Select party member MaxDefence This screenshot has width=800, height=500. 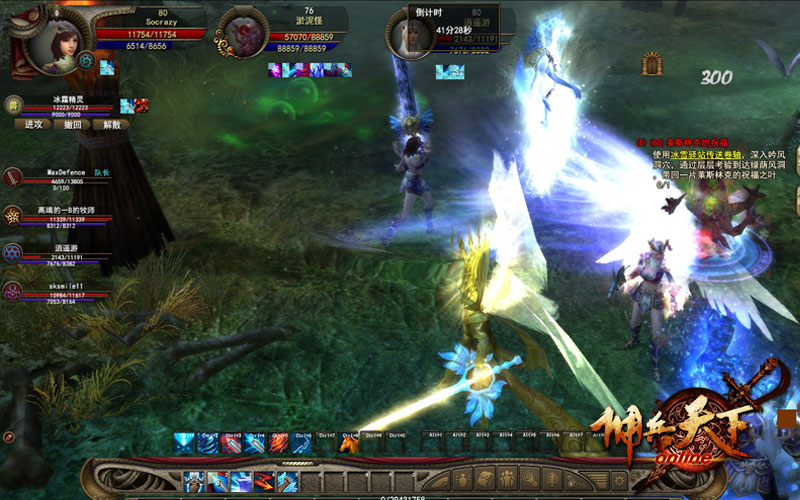[x=13, y=180]
